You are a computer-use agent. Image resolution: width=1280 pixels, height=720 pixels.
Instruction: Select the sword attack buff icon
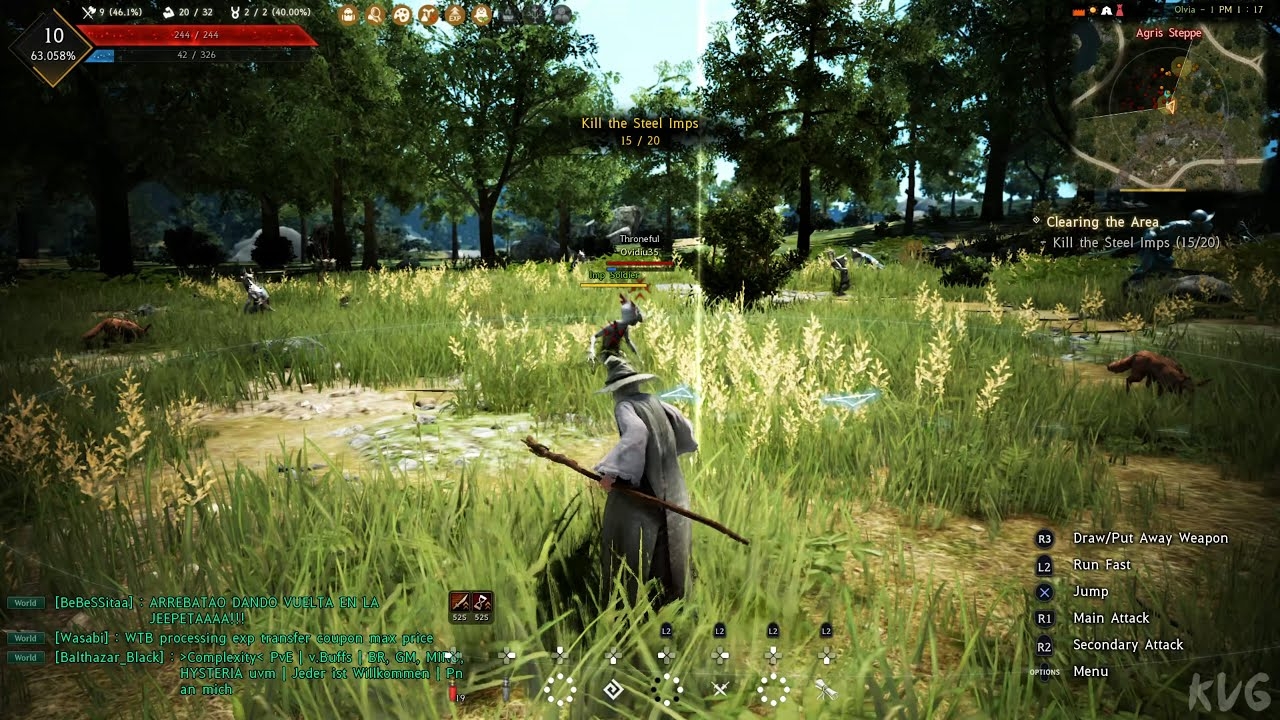tap(460, 602)
